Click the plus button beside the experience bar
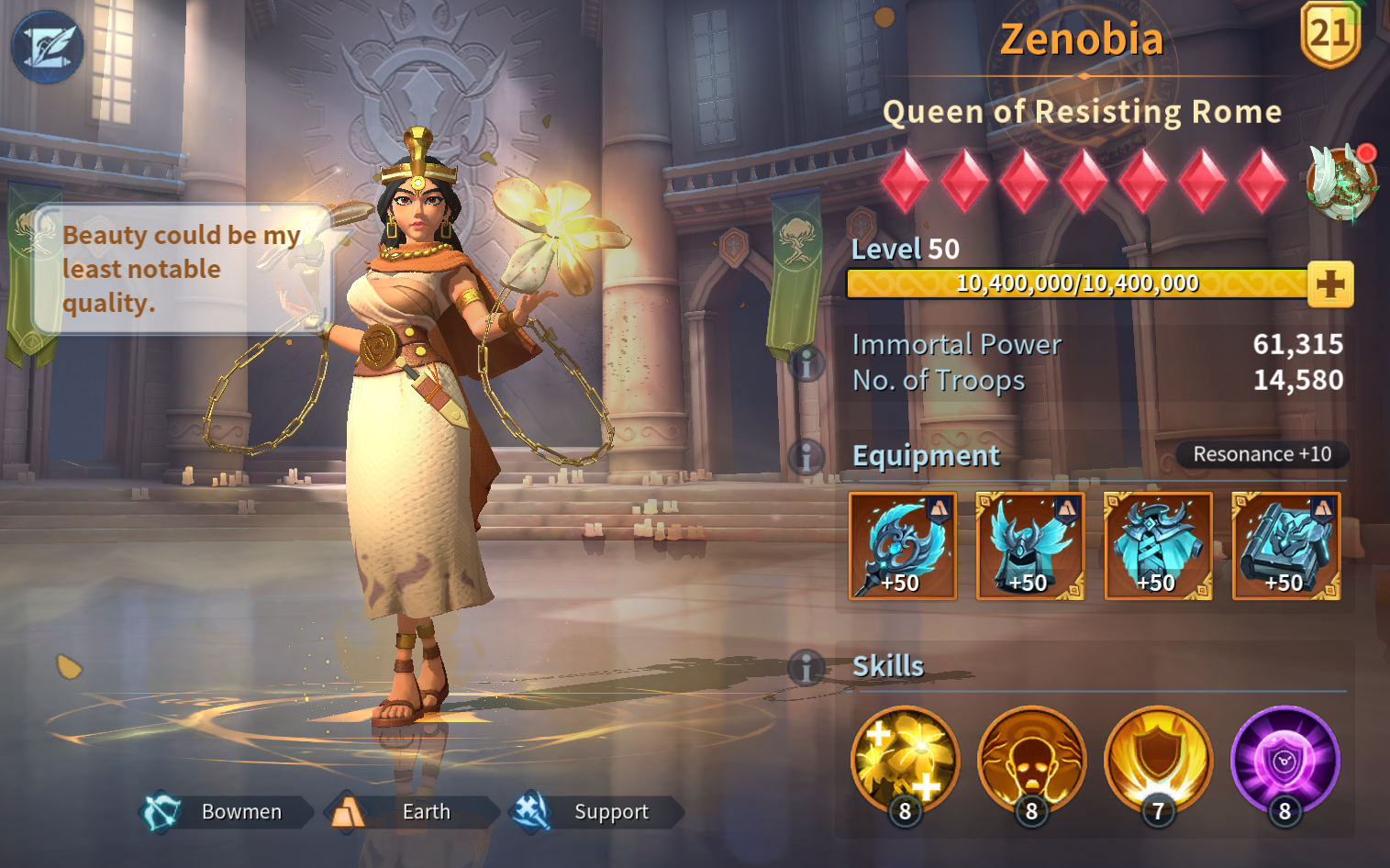The height and width of the screenshot is (868, 1390). click(x=1330, y=284)
